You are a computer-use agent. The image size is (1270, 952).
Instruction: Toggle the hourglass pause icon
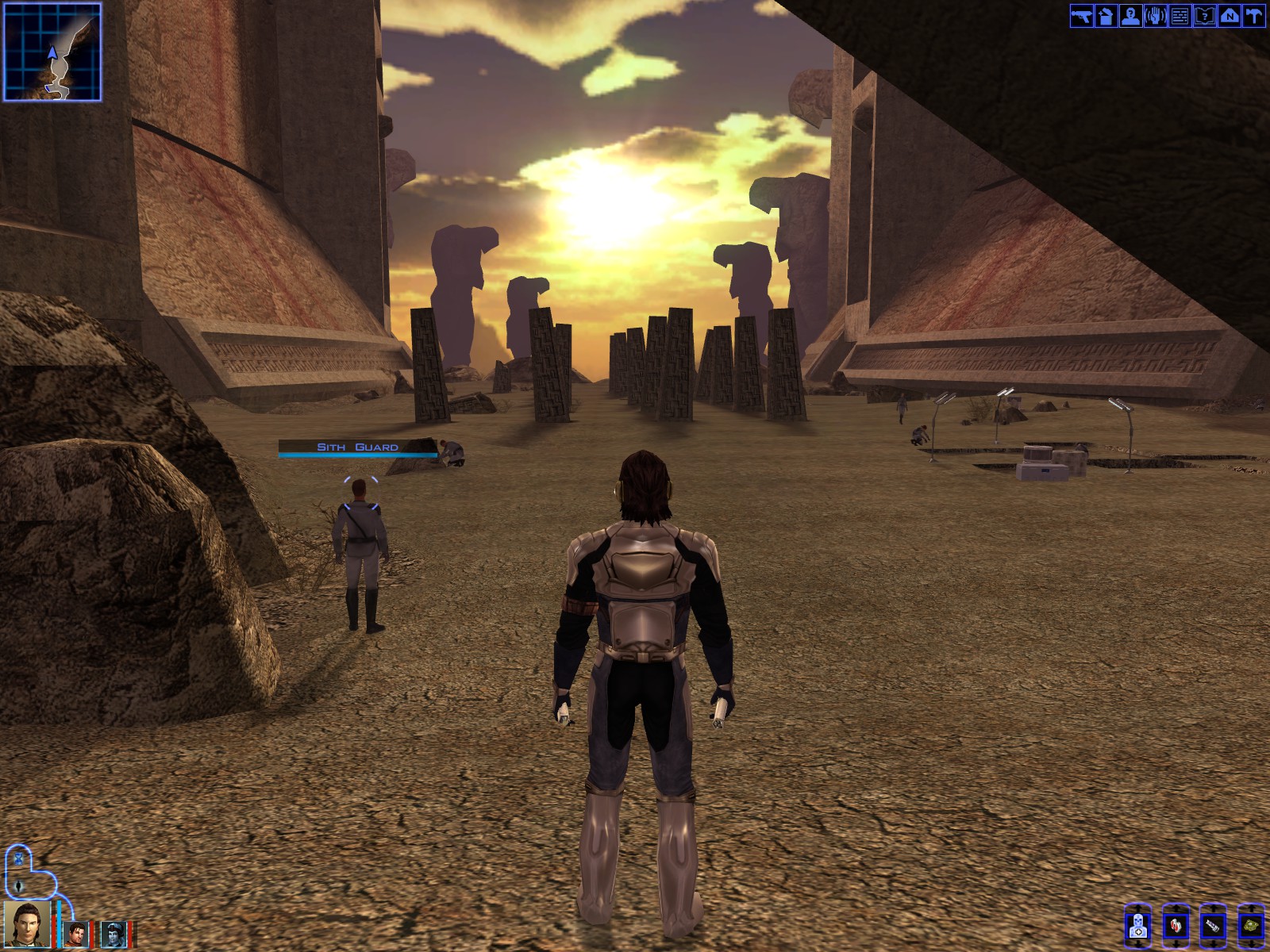click(17, 858)
